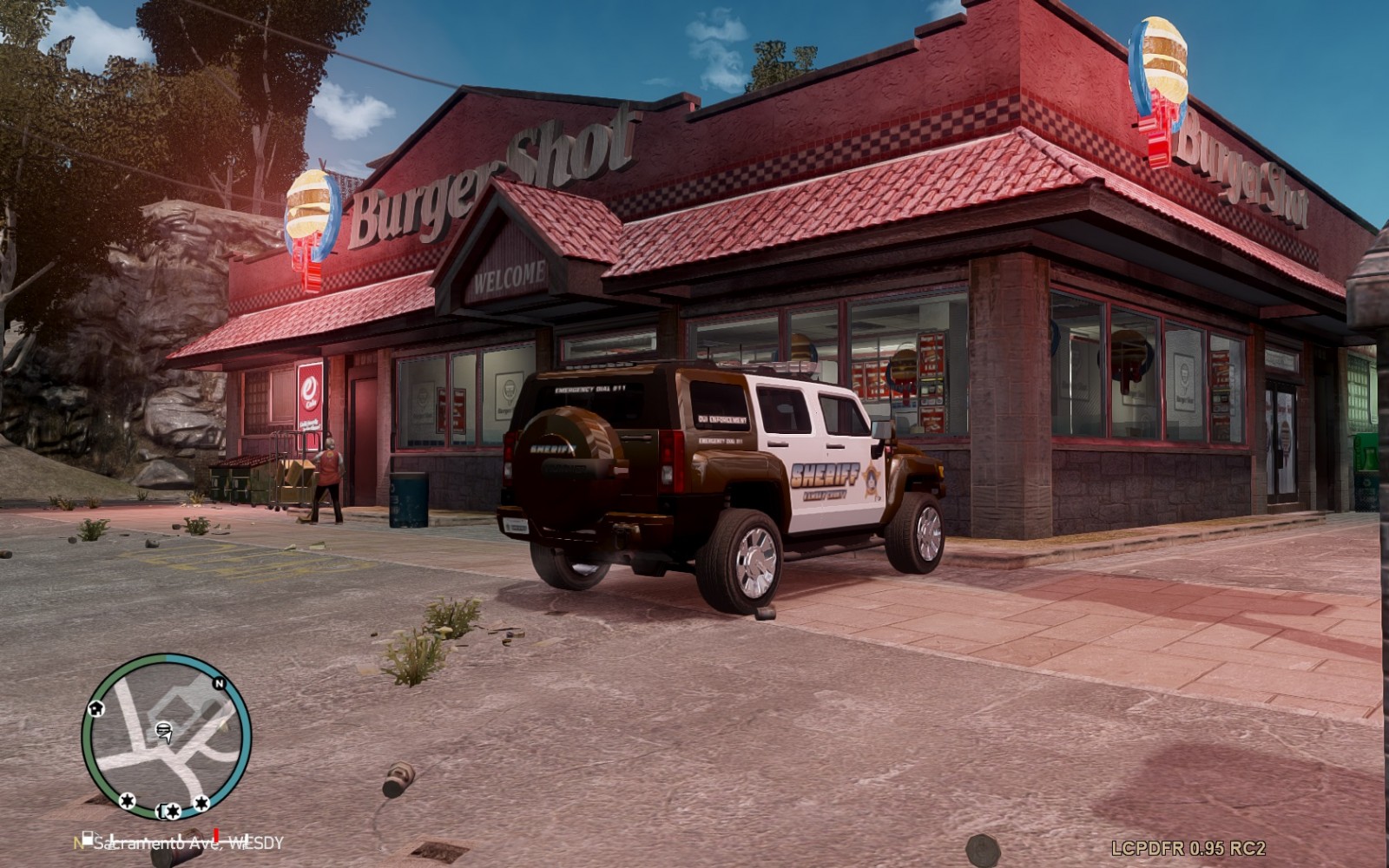Click the circular radar minimap

tap(166, 736)
